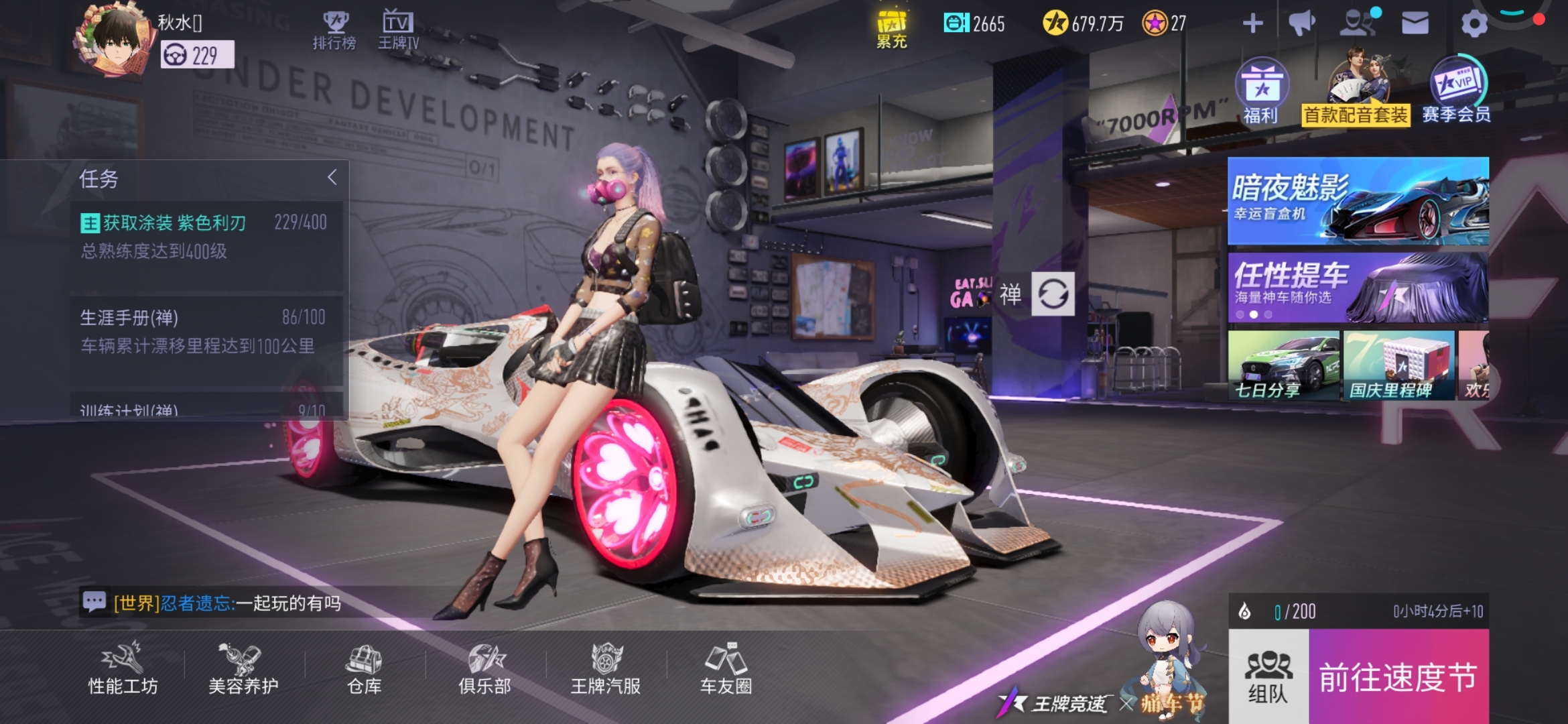Tap the player avatar portrait
This screenshot has width=1568, height=724.
[x=115, y=39]
